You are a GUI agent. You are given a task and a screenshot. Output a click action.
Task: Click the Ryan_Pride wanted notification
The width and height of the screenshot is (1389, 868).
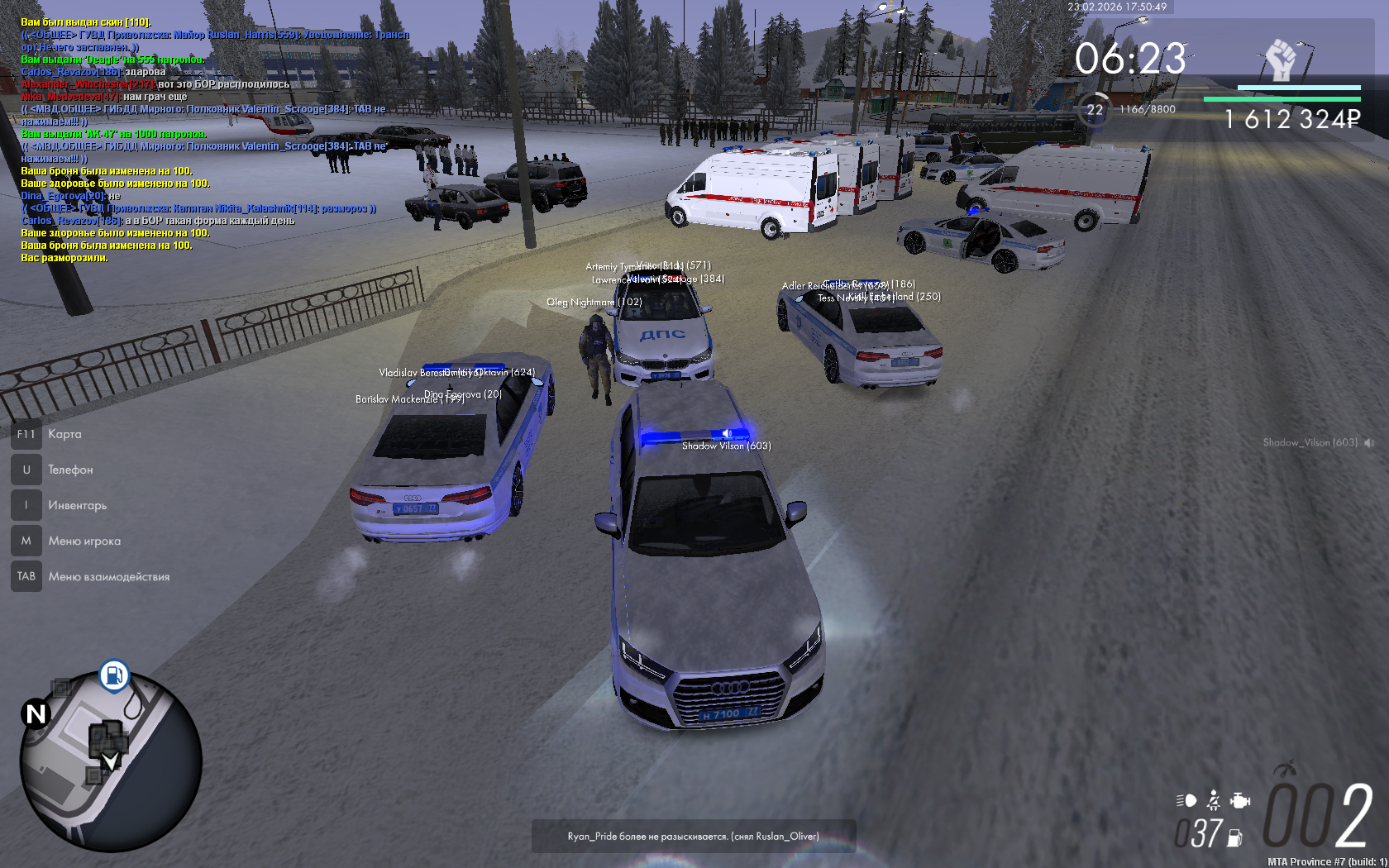[693, 836]
